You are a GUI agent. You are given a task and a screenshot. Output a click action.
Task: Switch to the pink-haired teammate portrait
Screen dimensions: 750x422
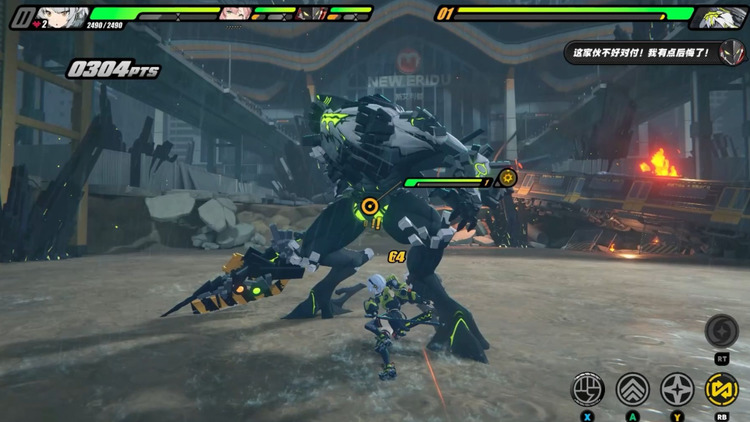234,13
